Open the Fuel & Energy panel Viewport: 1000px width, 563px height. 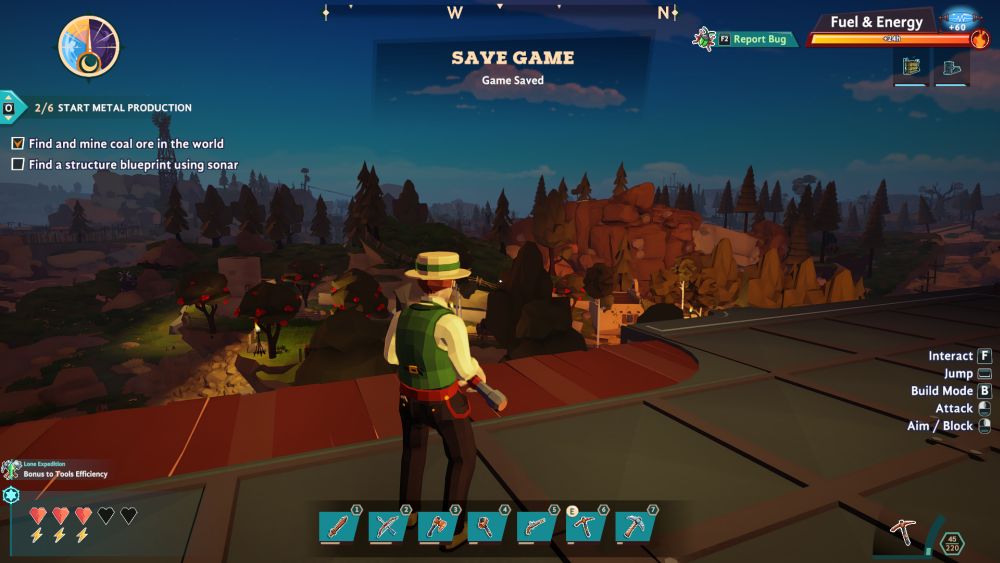point(876,22)
